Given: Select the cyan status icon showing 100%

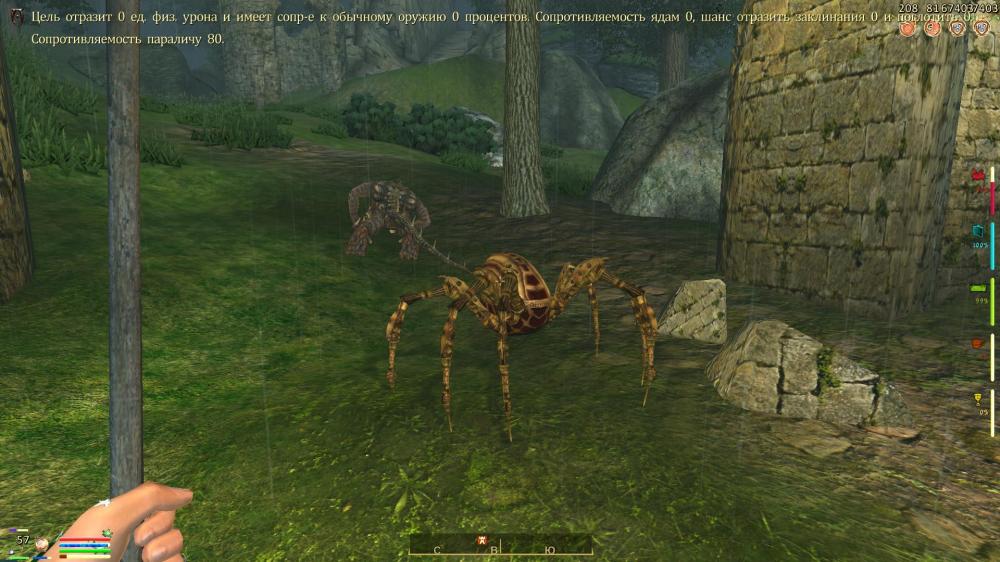Looking at the screenshot, I should point(979,231).
